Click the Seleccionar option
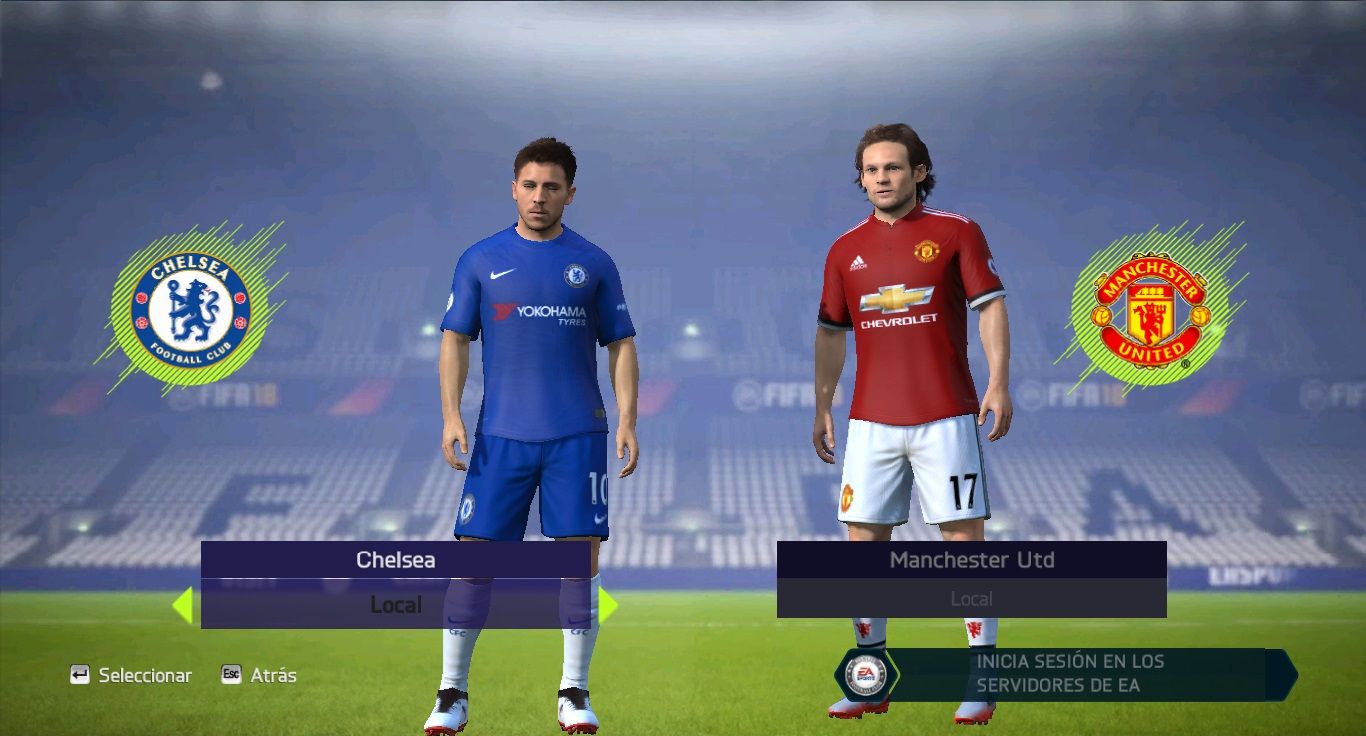 pyautogui.click(x=131, y=675)
